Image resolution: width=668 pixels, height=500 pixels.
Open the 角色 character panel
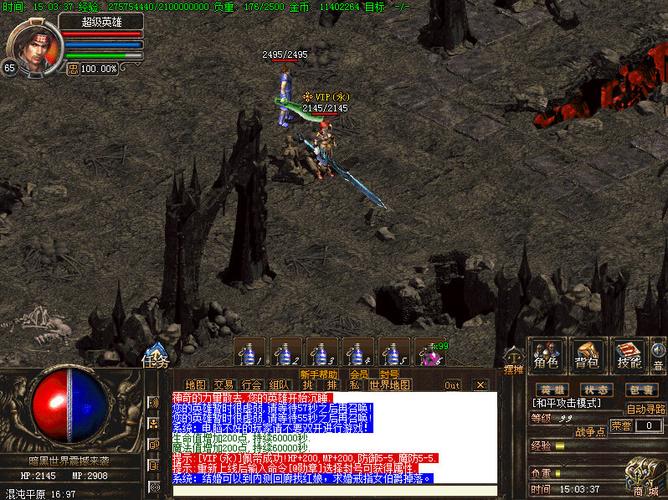[546, 358]
